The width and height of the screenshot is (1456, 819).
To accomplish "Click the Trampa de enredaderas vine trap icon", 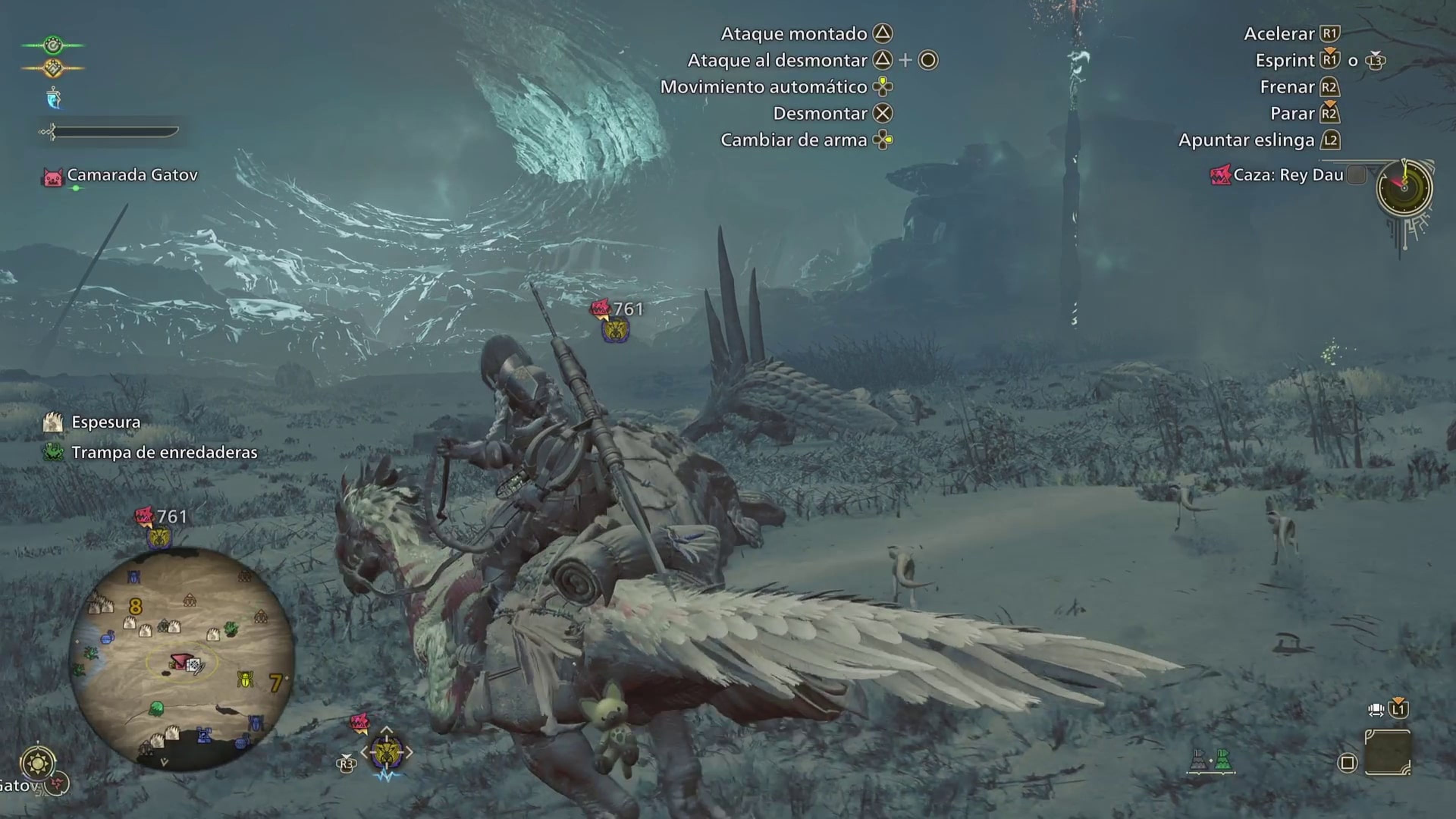I will (x=54, y=452).
